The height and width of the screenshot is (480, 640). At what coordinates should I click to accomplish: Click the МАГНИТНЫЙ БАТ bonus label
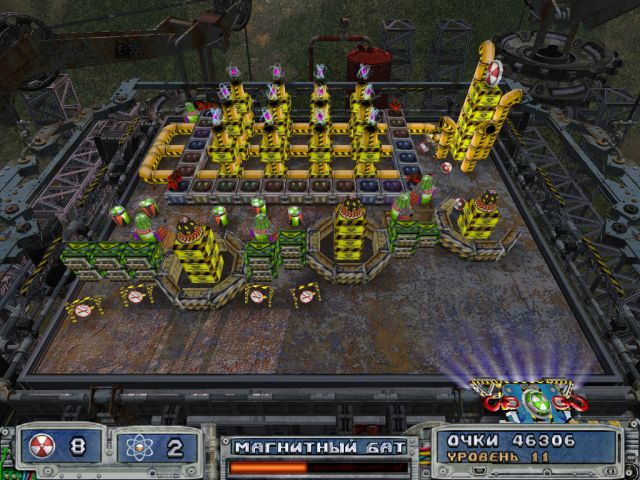(320, 446)
